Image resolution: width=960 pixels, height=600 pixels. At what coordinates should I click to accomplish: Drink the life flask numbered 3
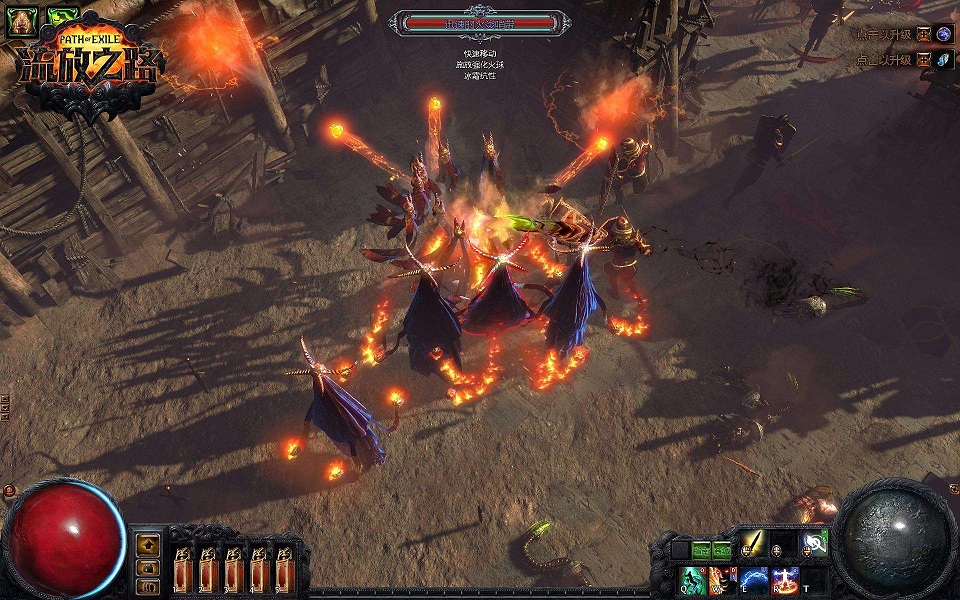coord(234,568)
